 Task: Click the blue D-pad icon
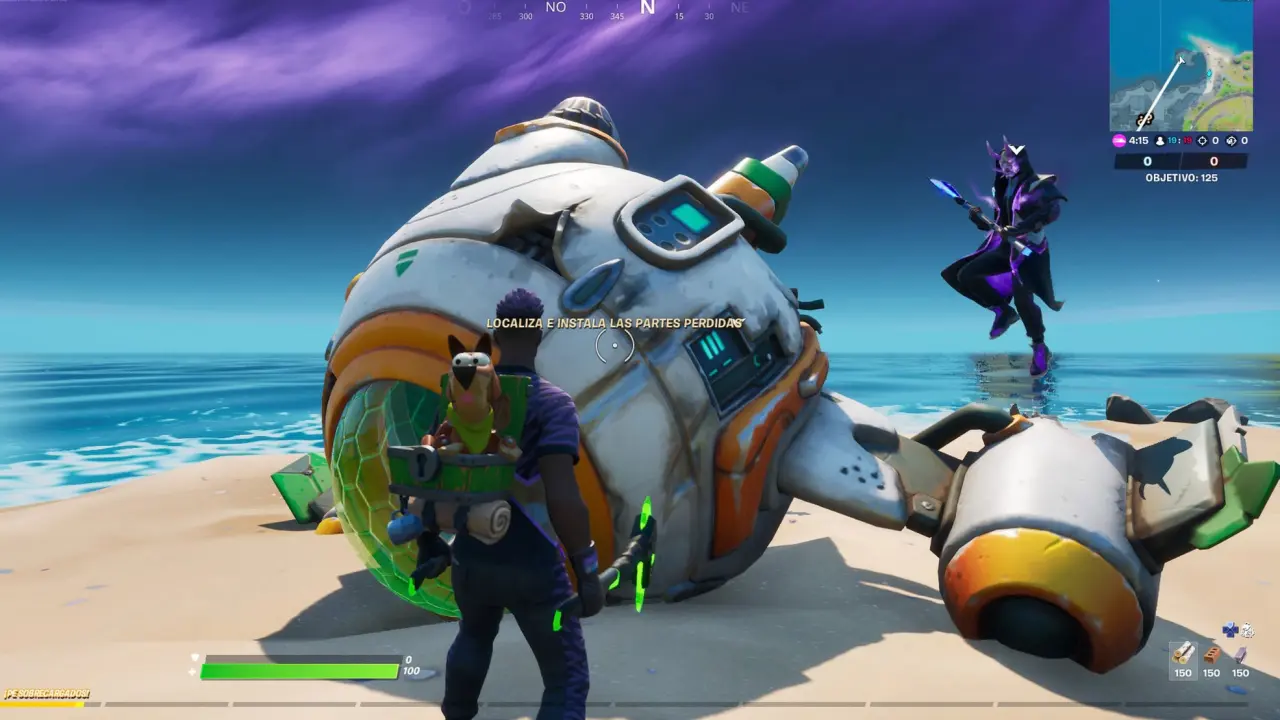(x=1230, y=629)
